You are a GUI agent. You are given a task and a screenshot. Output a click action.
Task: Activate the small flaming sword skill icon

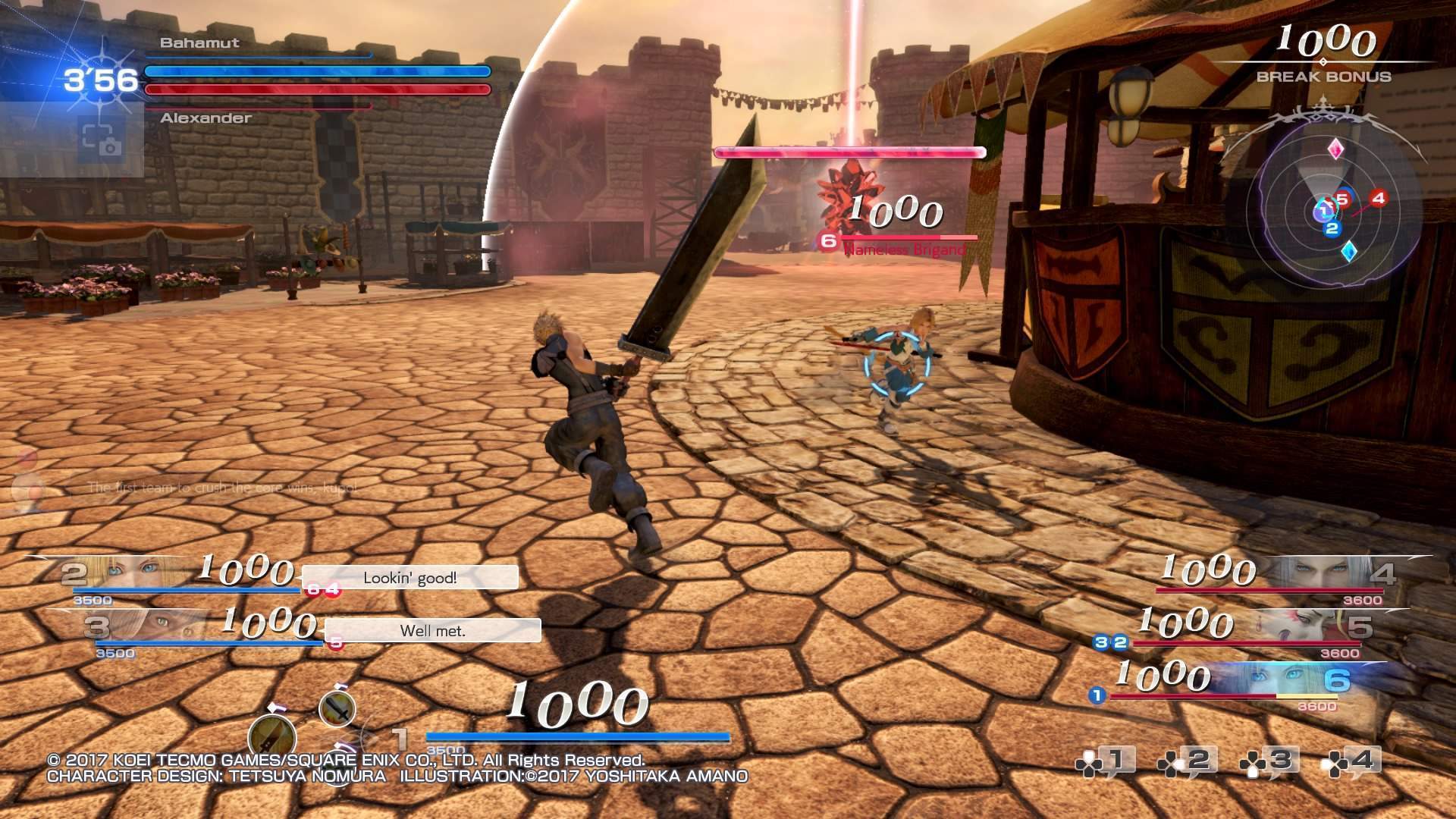pos(337,709)
